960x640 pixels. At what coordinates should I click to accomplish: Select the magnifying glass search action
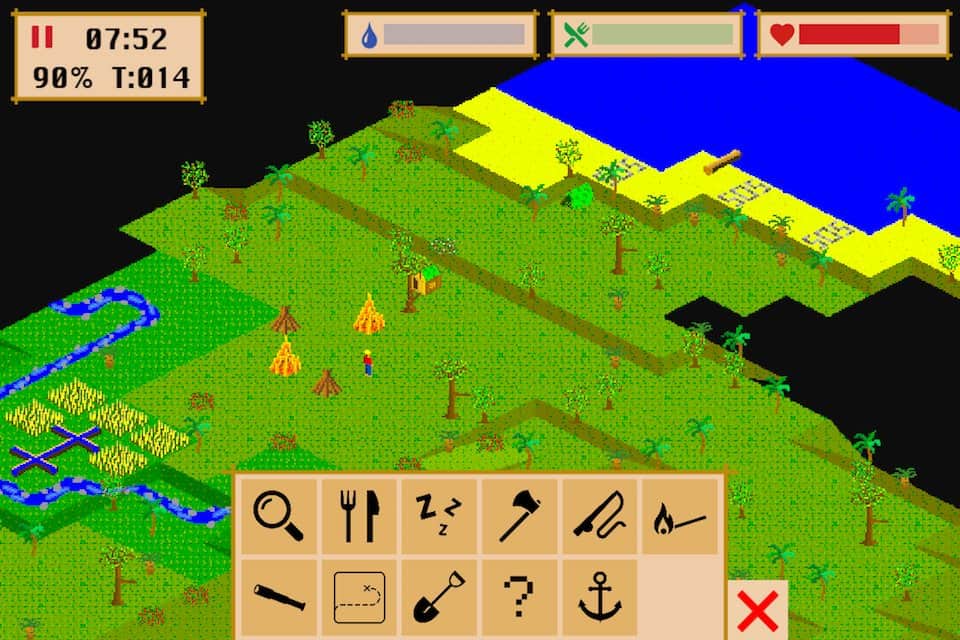tap(278, 515)
